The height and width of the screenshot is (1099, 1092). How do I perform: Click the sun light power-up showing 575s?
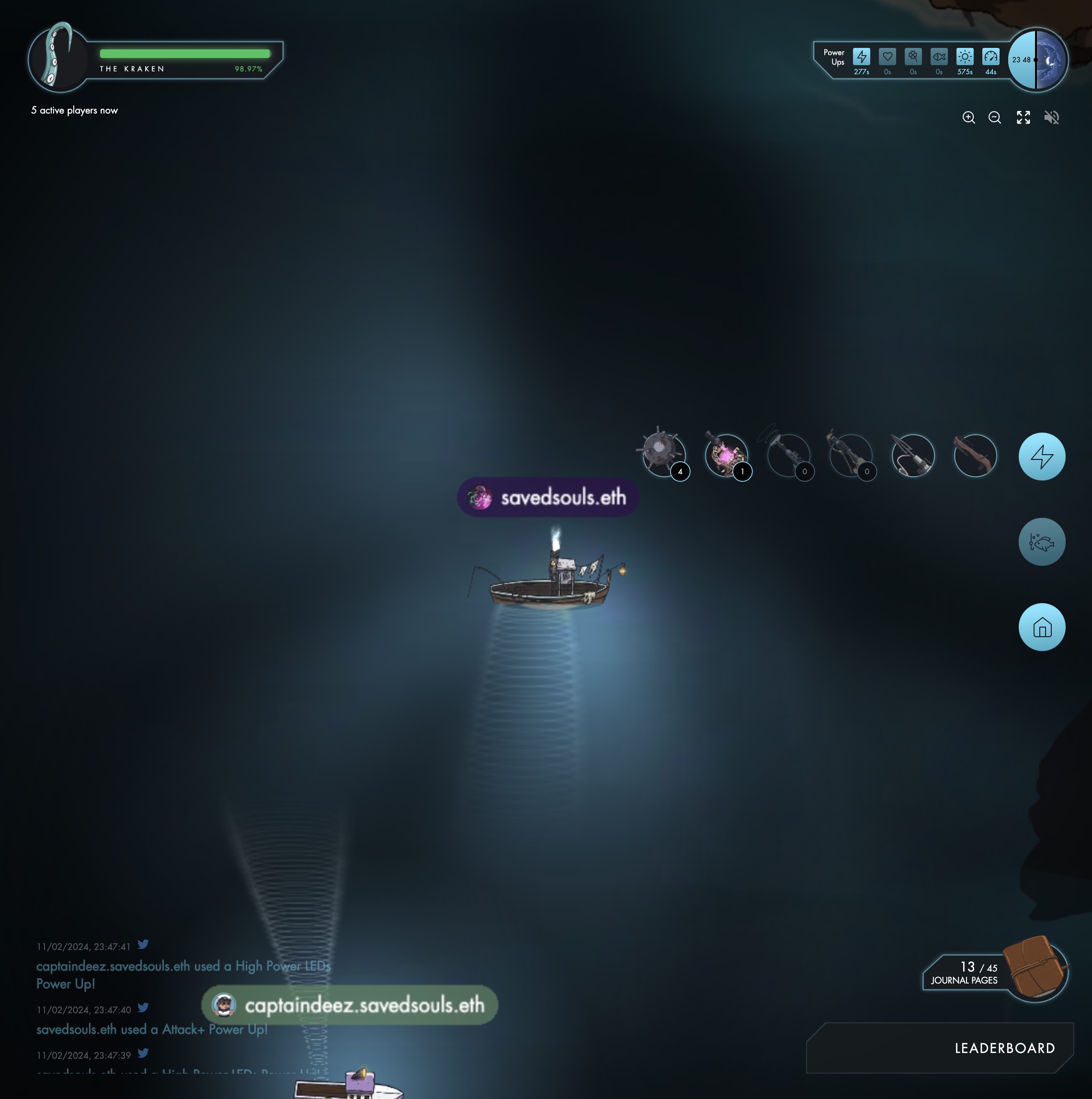point(965,57)
